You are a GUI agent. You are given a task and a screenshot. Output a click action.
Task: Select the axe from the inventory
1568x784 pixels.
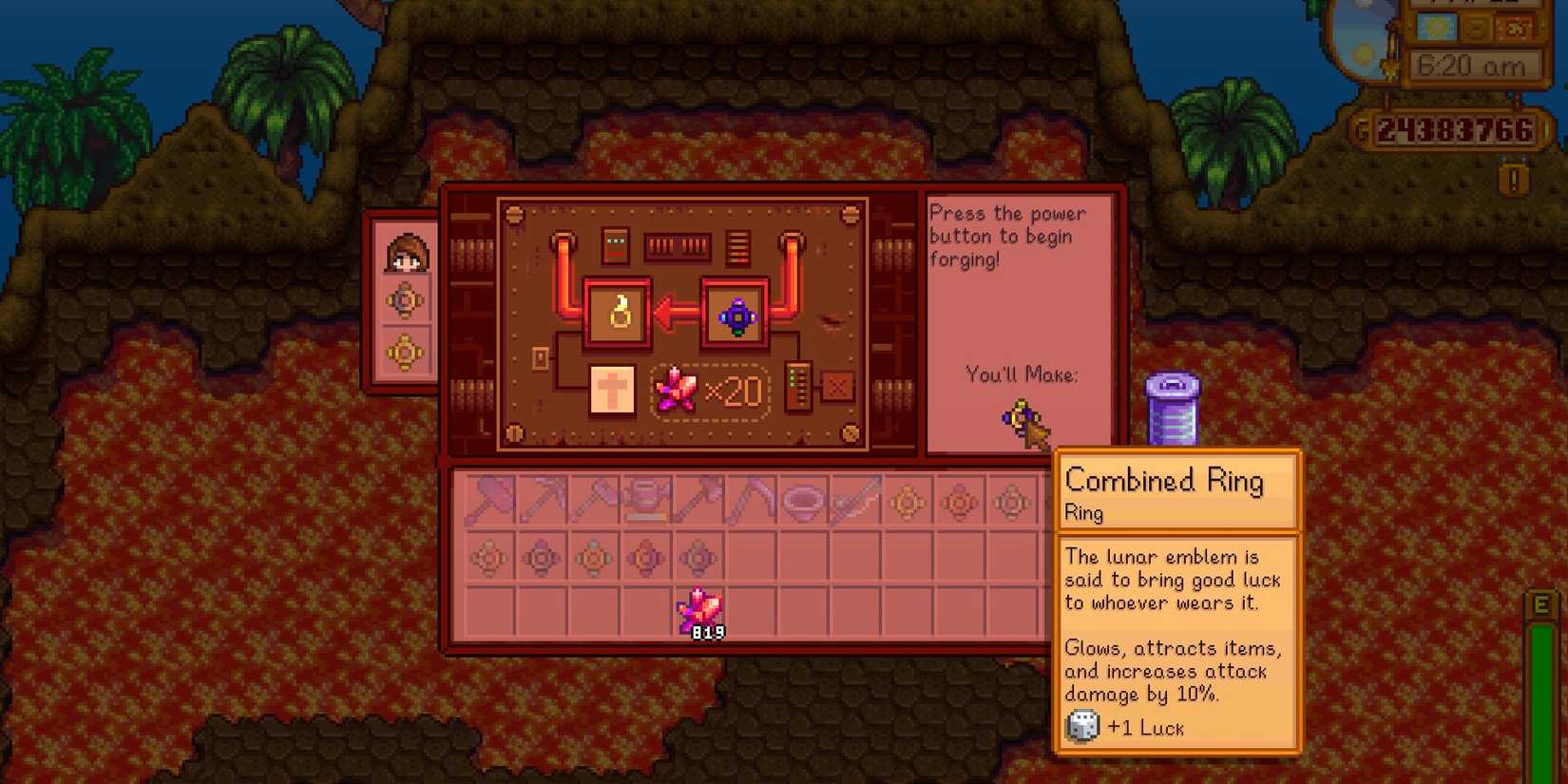[596, 502]
